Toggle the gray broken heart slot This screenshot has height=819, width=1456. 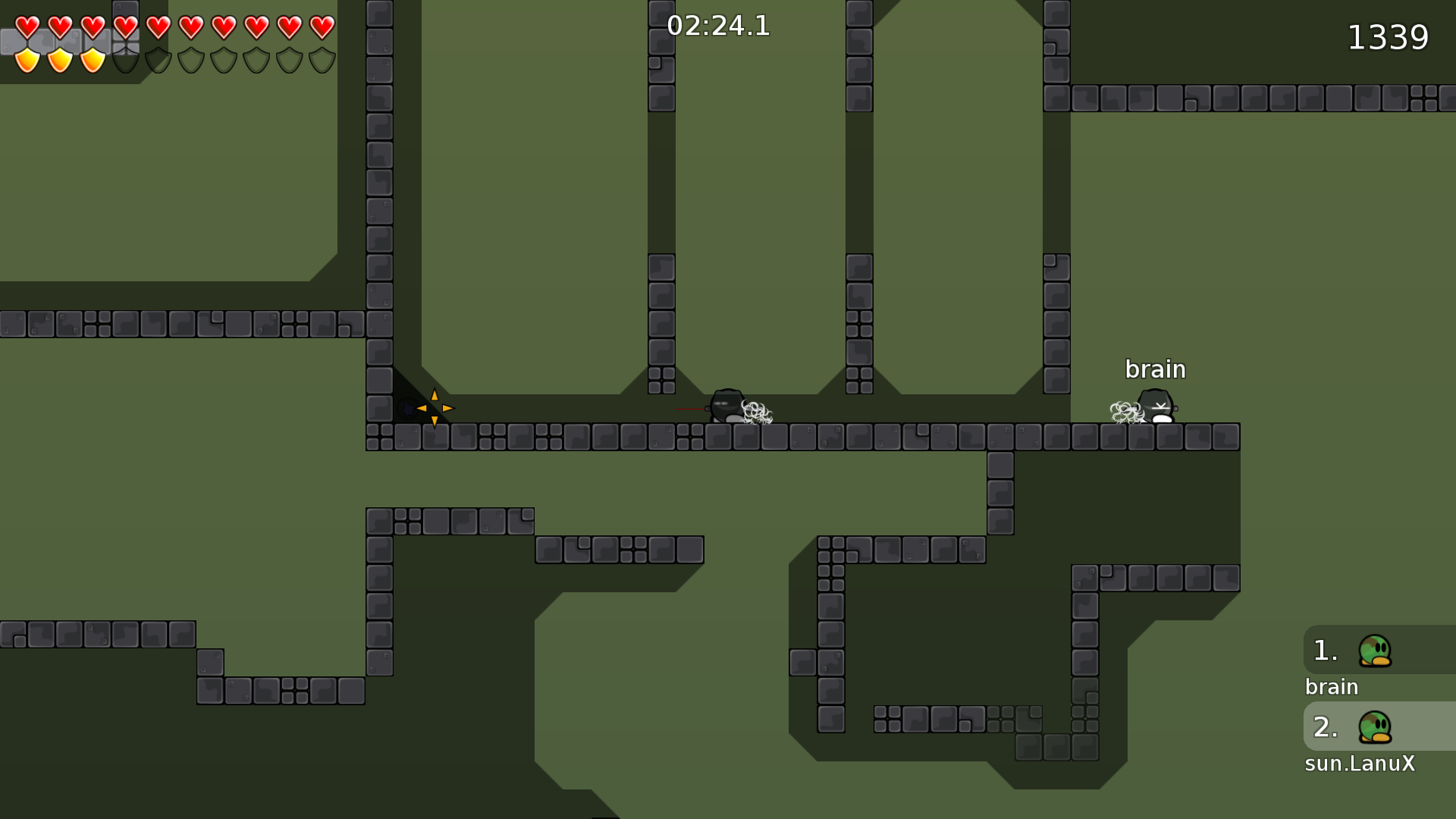tap(127, 28)
